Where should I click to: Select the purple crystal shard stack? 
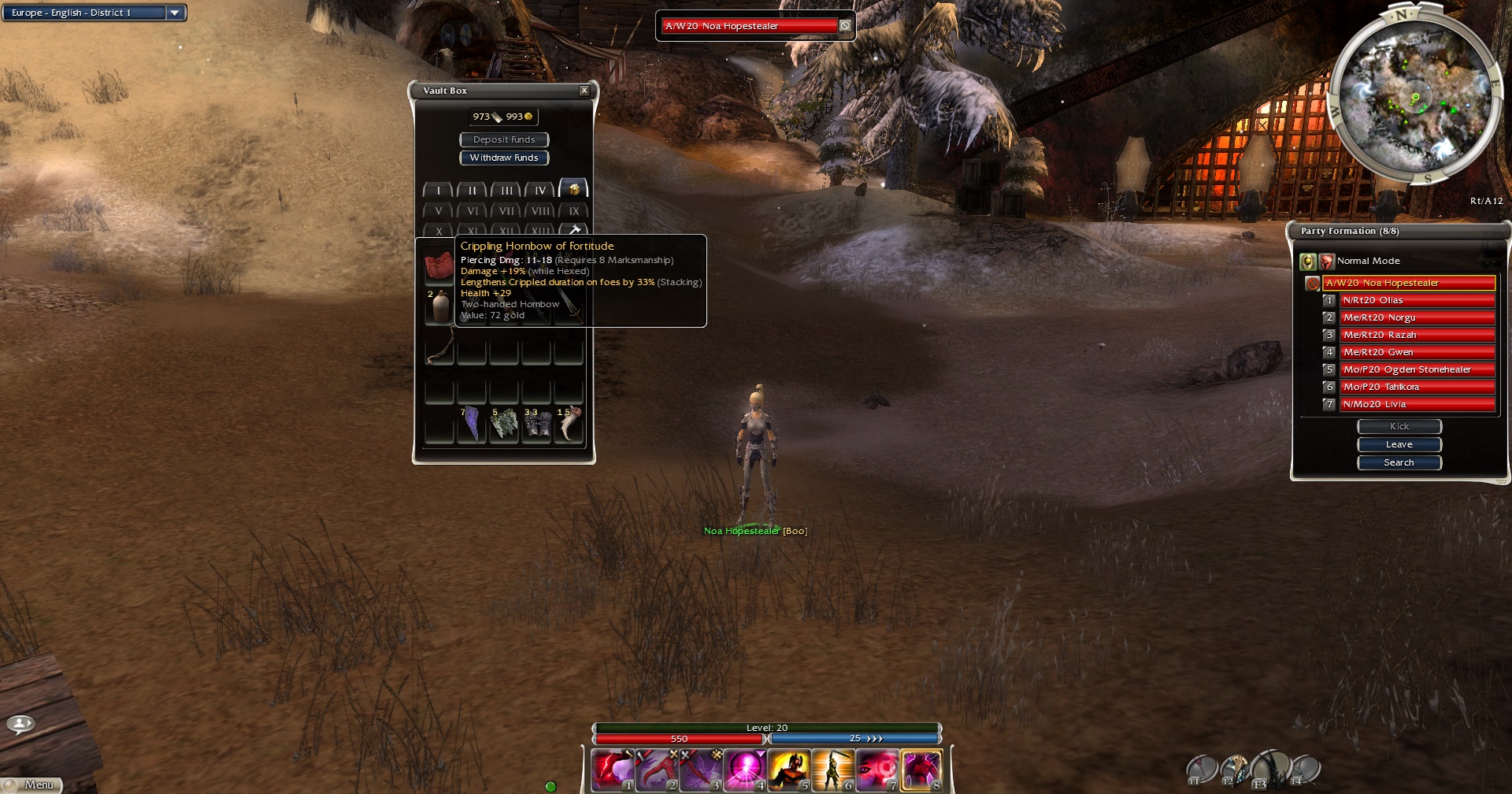pyautogui.click(x=471, y=425)
